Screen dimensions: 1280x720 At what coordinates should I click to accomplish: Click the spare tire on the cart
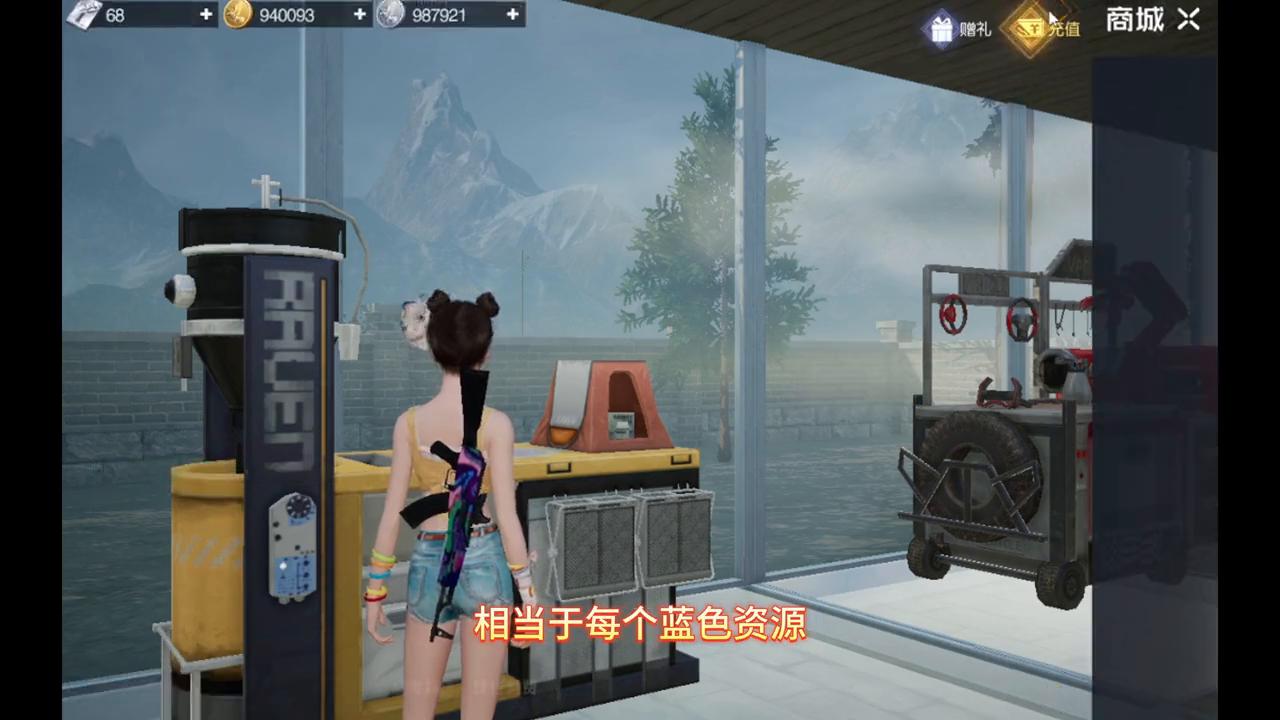point(980,480)
